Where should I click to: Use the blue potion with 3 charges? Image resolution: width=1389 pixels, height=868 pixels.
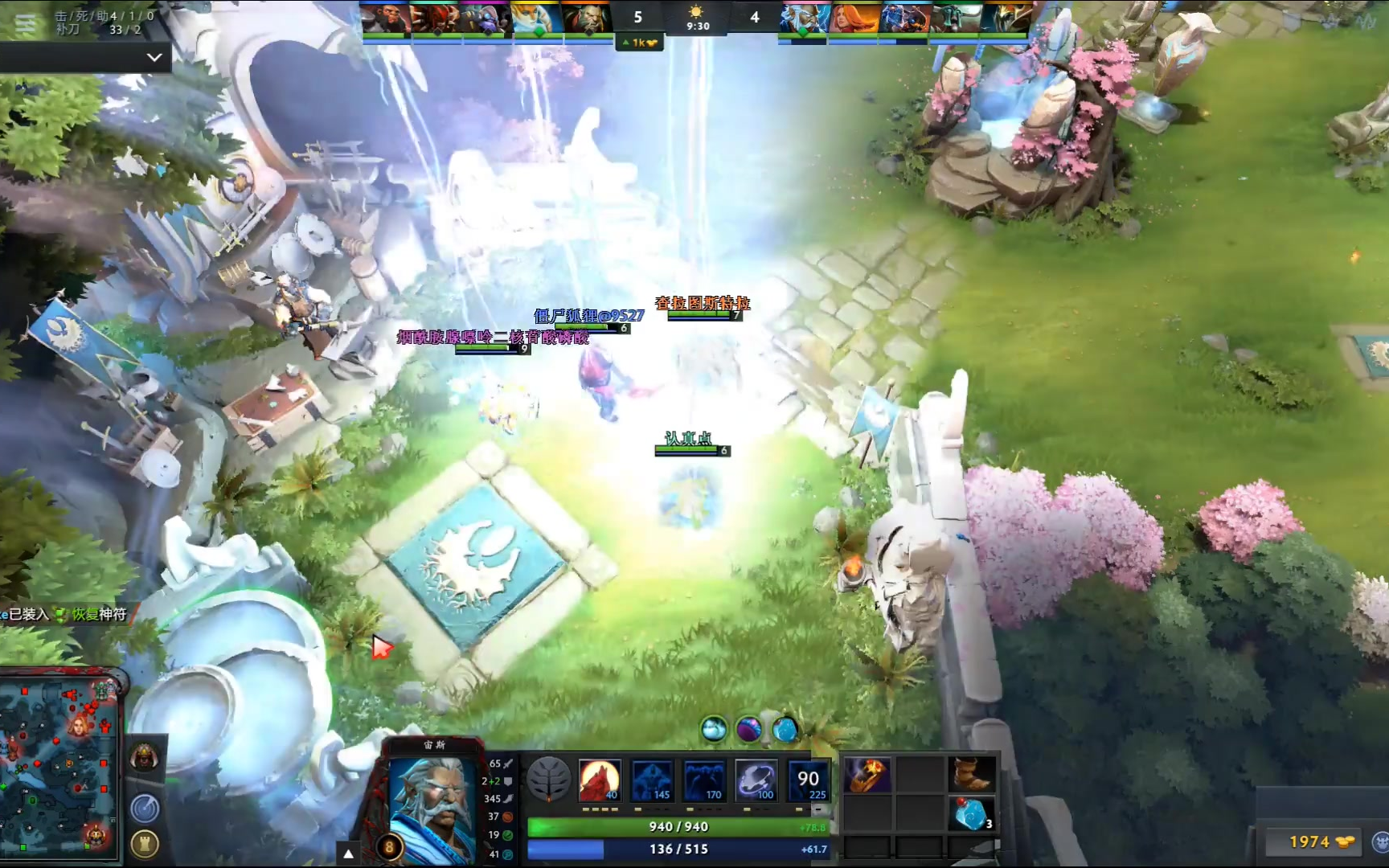click(x=972, y=813)
